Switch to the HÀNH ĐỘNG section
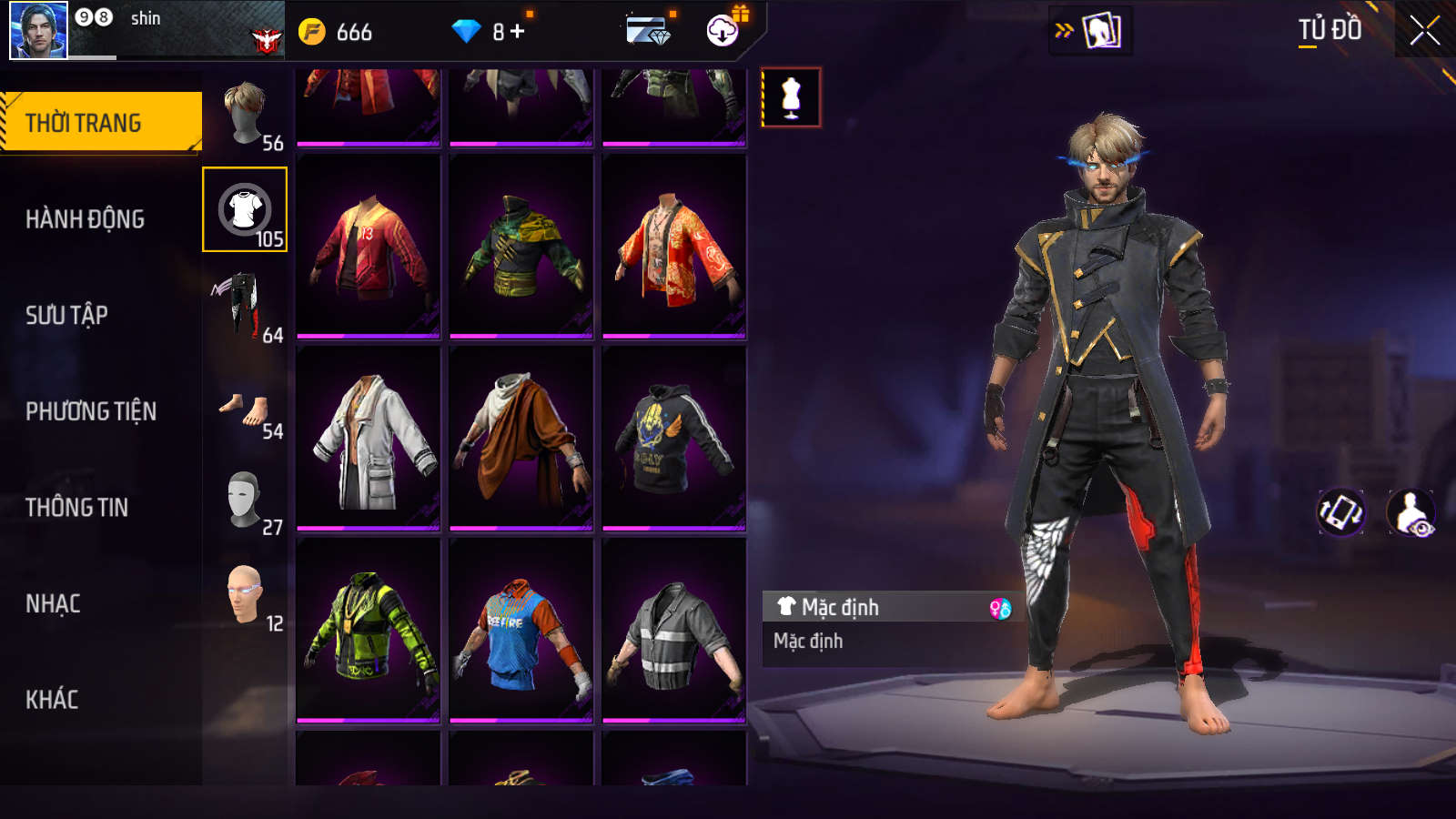The image size is (1456, 819). [85, 219]
